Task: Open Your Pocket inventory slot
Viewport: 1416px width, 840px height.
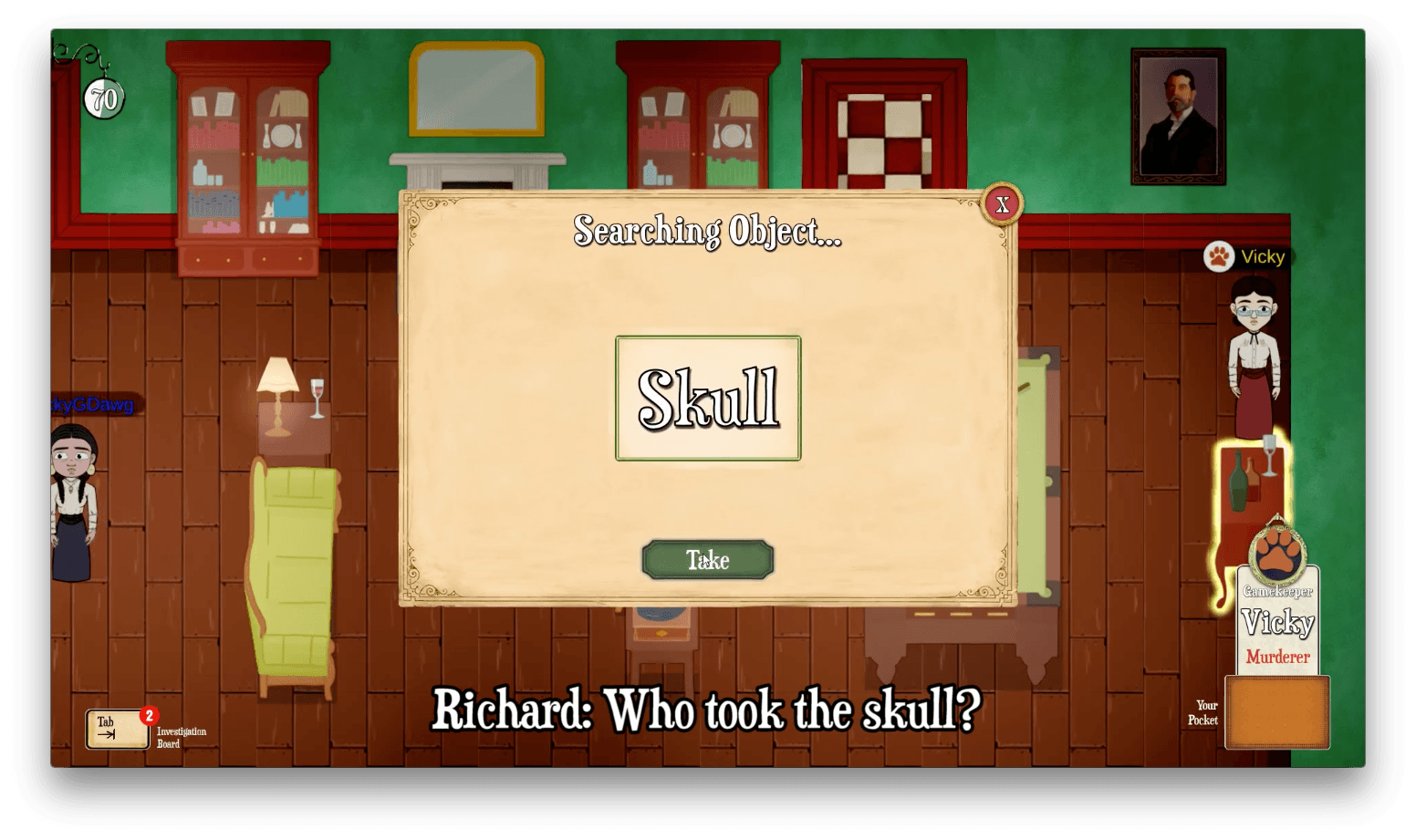Action: [x=1276, y=712]
